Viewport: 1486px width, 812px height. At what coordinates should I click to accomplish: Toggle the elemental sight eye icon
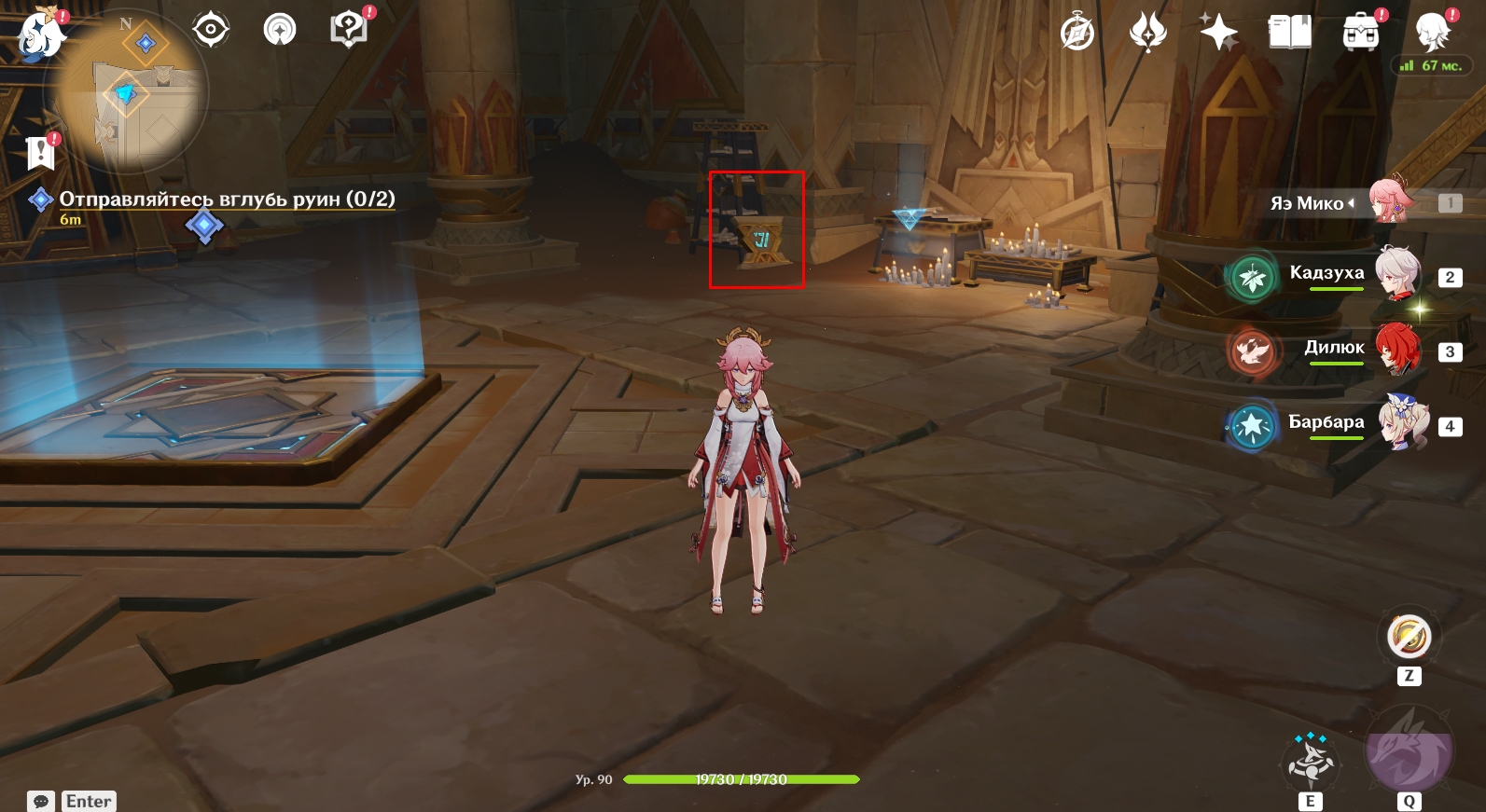(211, 30)
